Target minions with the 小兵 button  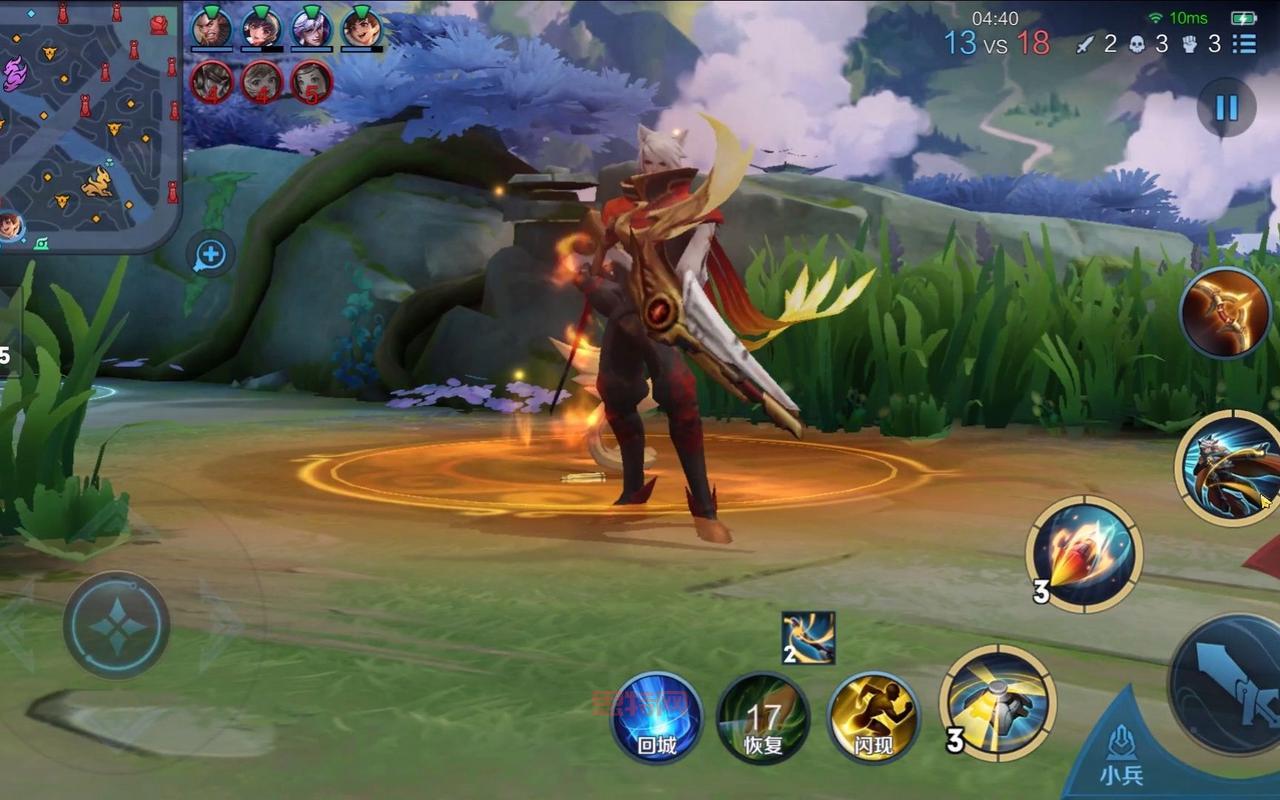(x=1121, y=755)
